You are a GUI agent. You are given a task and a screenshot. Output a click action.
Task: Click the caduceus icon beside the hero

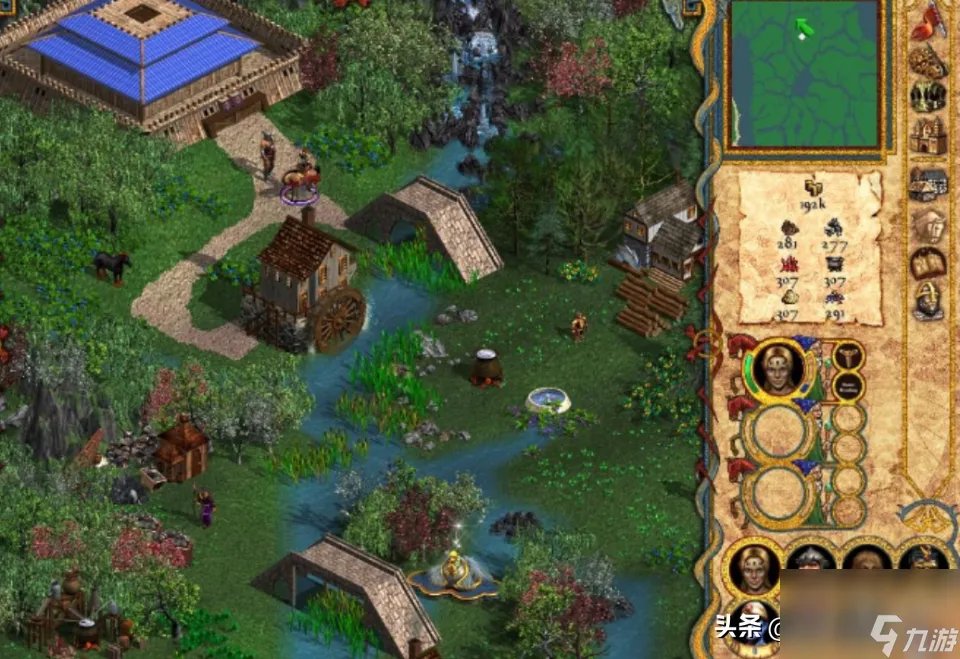(x=849, y=355)
